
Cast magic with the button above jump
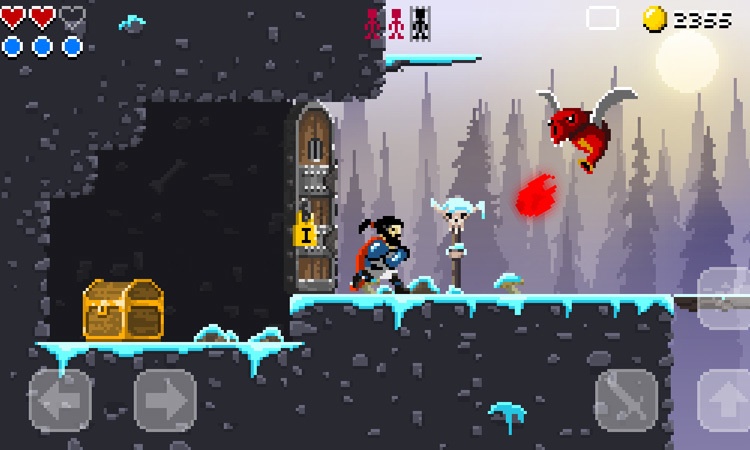726,298
